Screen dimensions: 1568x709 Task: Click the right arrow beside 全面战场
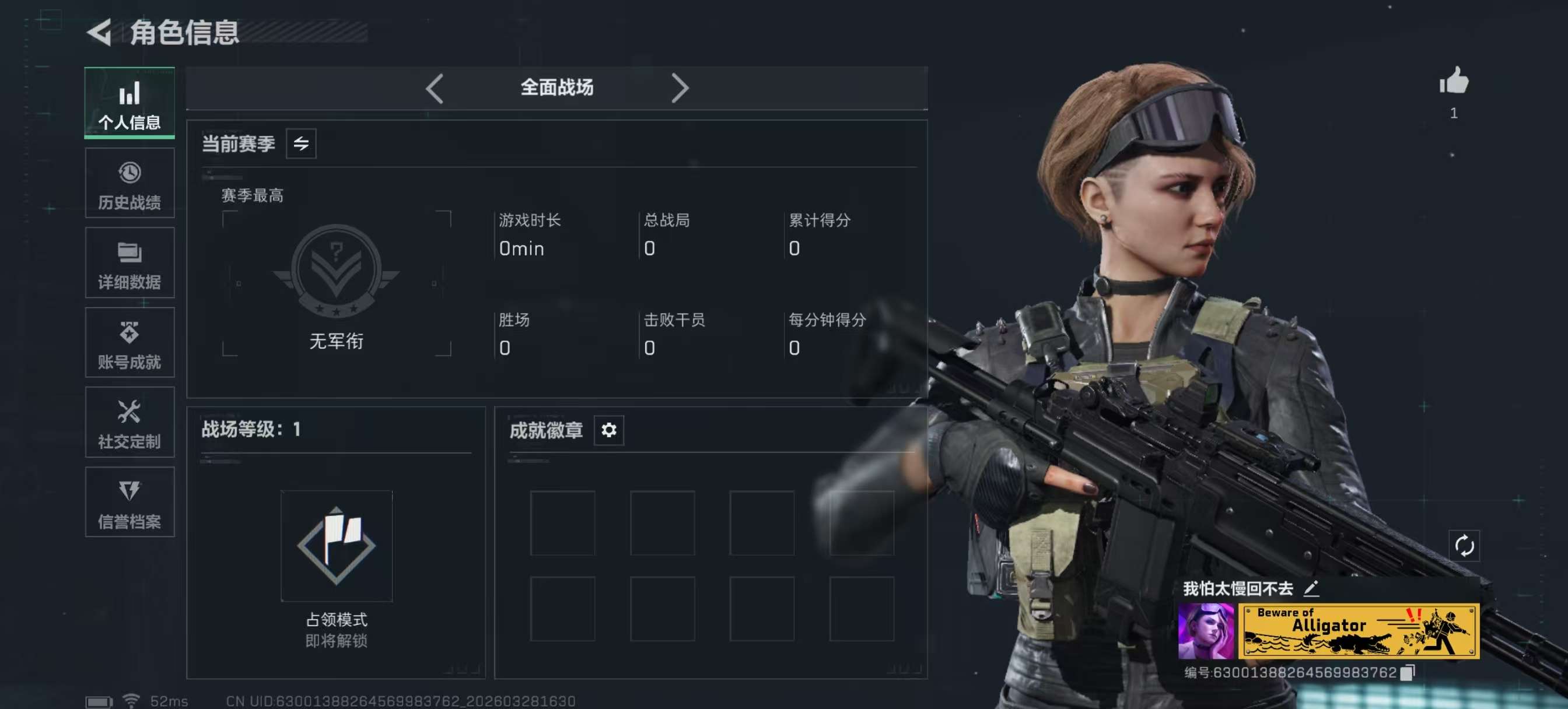click(x=680, y=89)
